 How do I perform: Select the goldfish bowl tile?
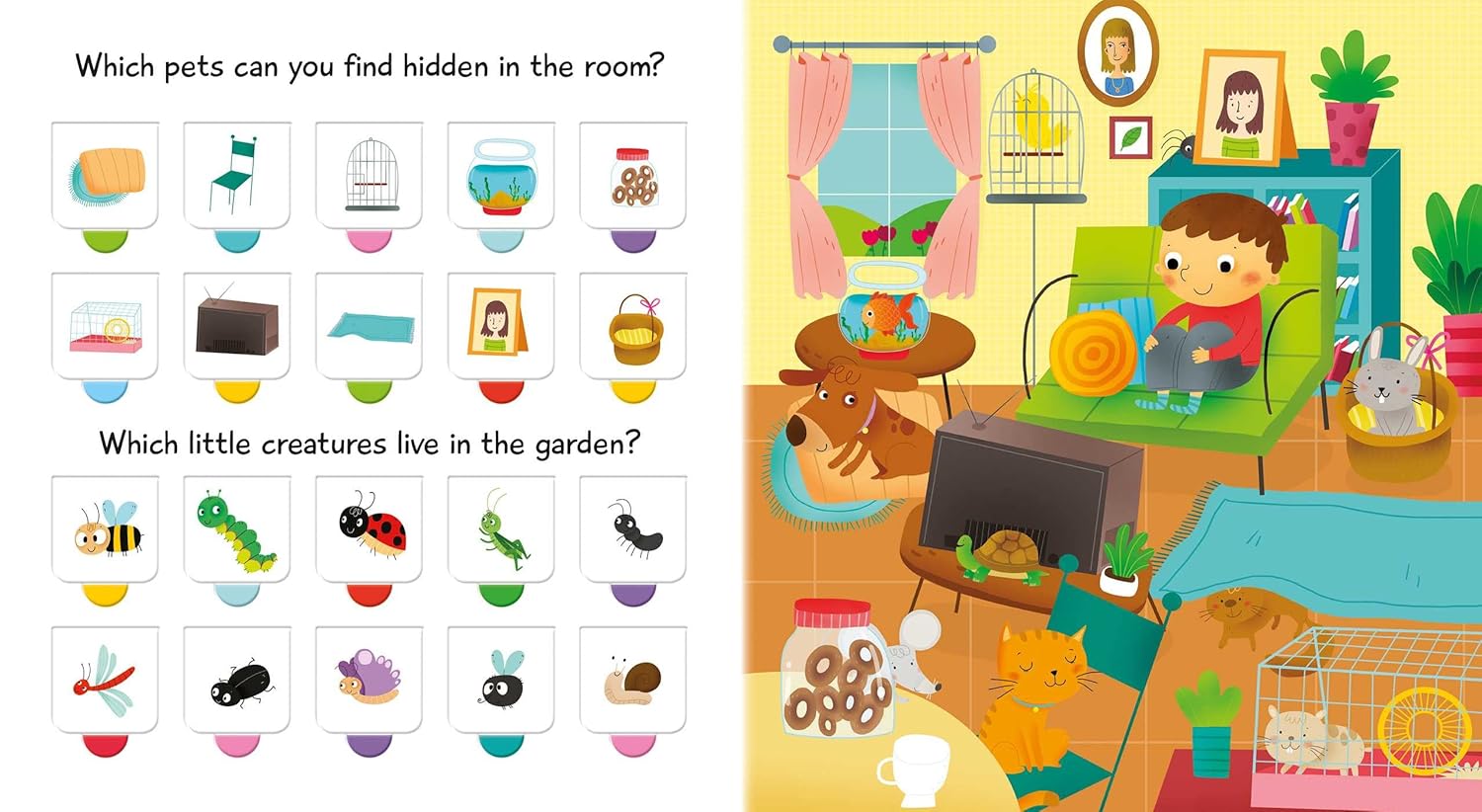click(x=501, y=175)
